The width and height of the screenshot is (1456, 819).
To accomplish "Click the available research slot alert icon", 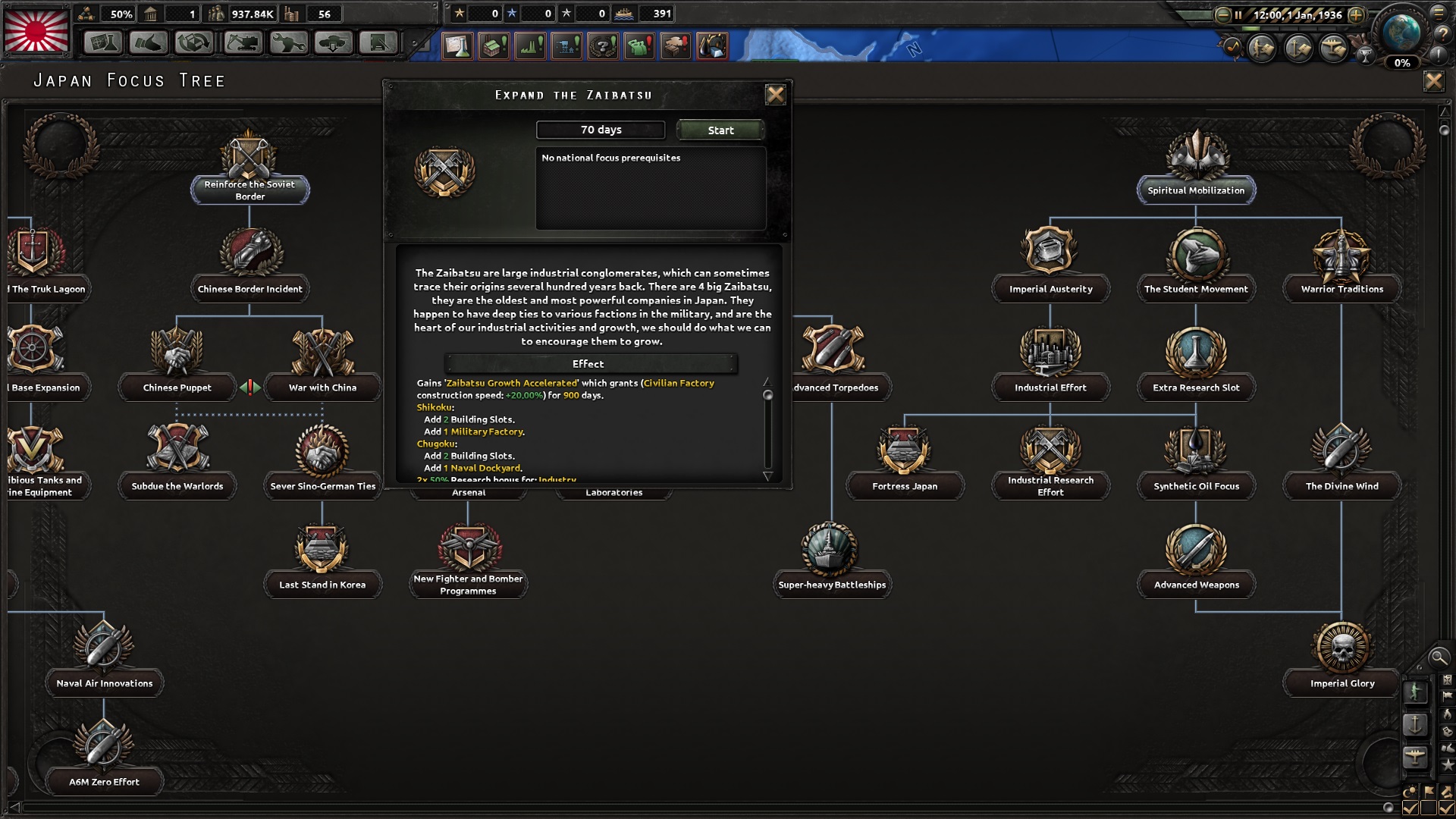I will point(456,46).
